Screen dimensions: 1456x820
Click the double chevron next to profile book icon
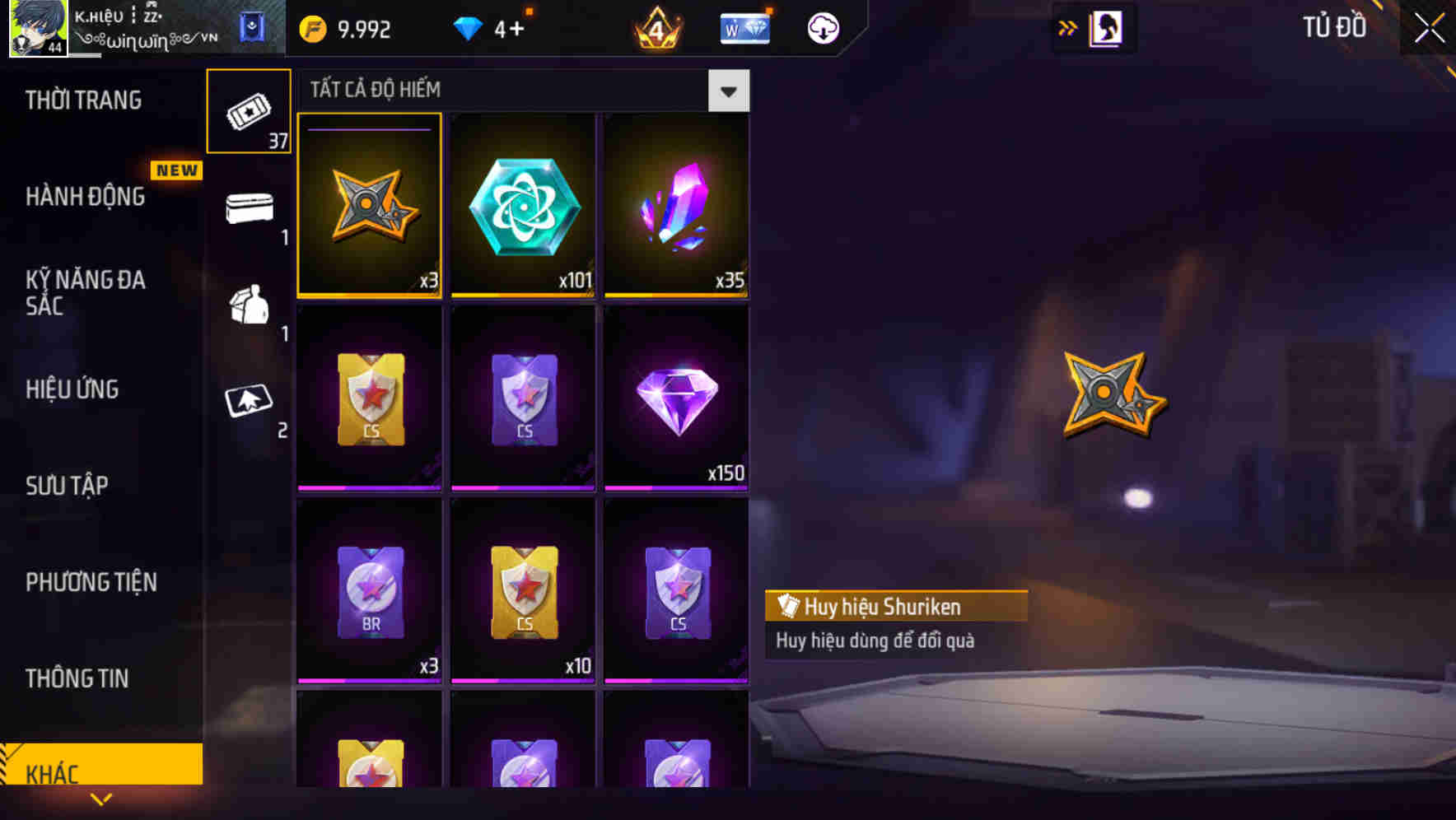[x=1067, y=27]
